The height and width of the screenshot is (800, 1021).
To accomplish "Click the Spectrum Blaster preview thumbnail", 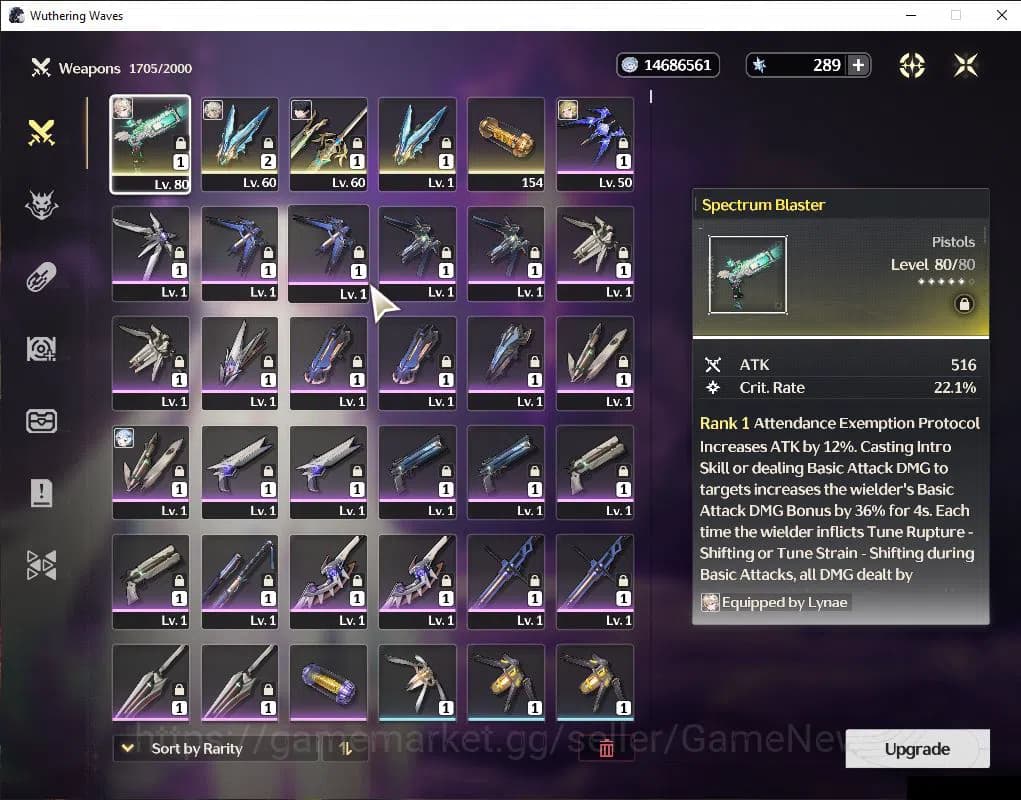I will (x=747, y=274).
